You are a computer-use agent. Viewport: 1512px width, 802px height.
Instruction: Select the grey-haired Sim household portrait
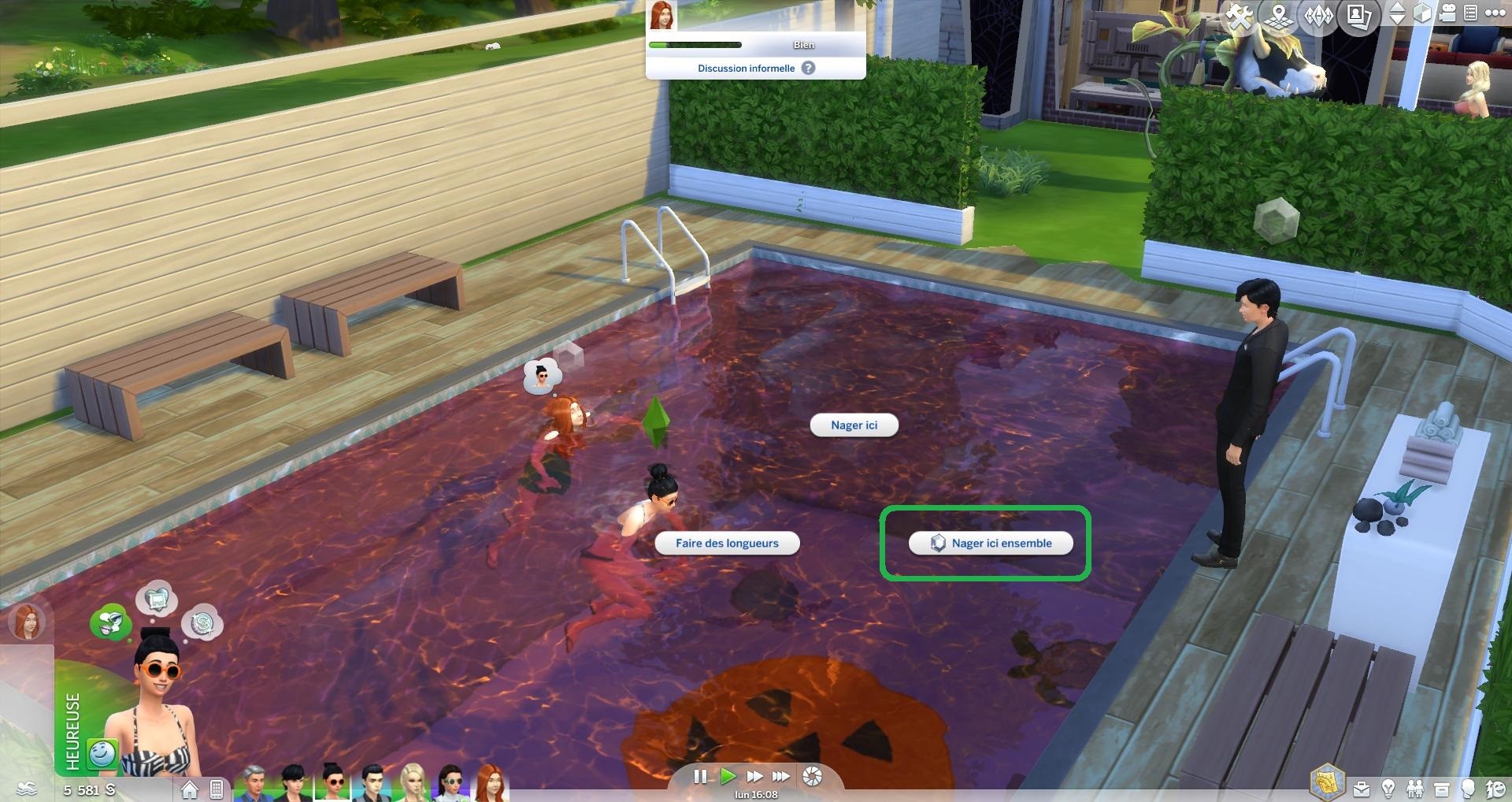[254, 782]
